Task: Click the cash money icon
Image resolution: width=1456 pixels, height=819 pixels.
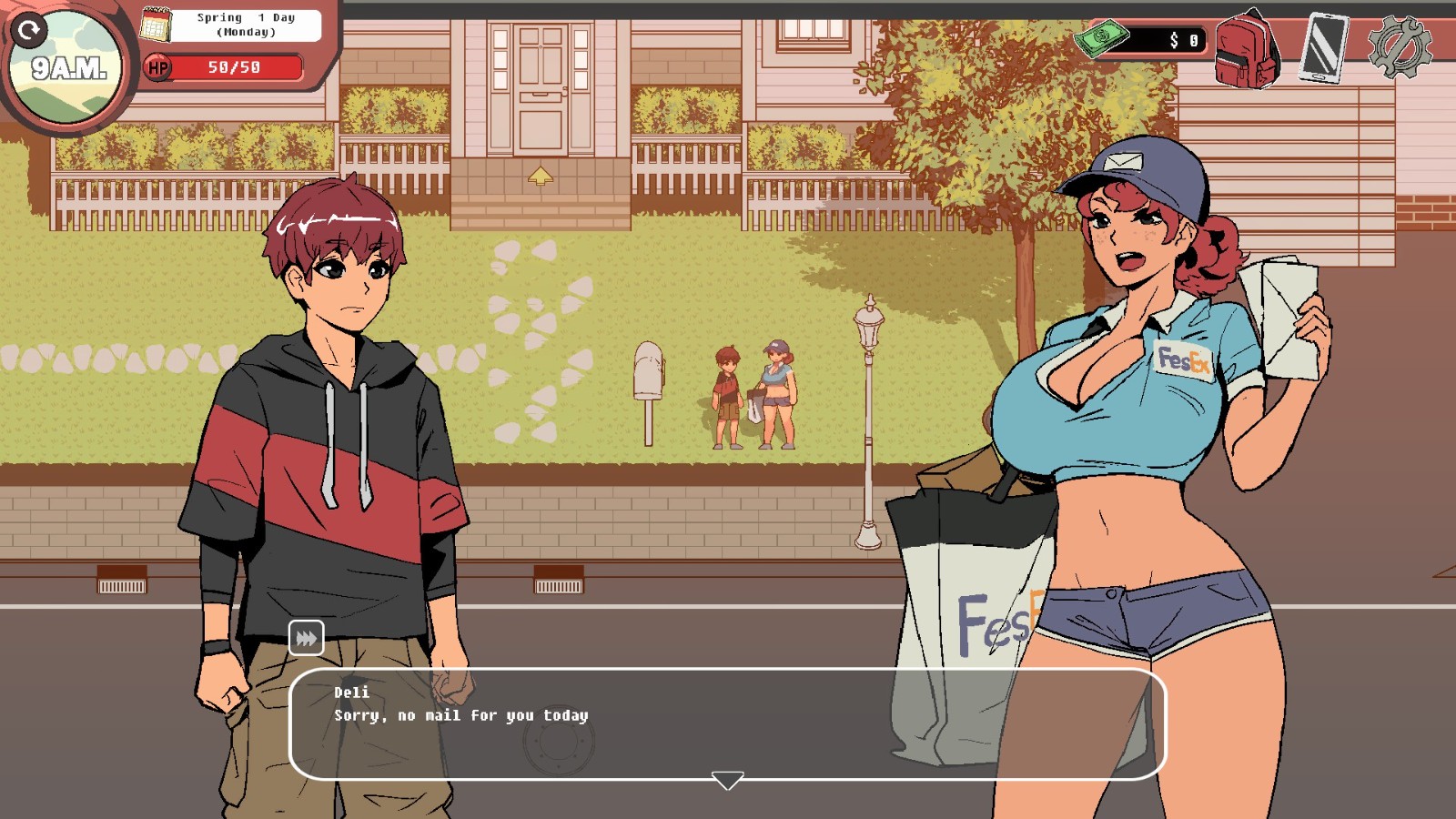Action: [x=1101, y=38]
